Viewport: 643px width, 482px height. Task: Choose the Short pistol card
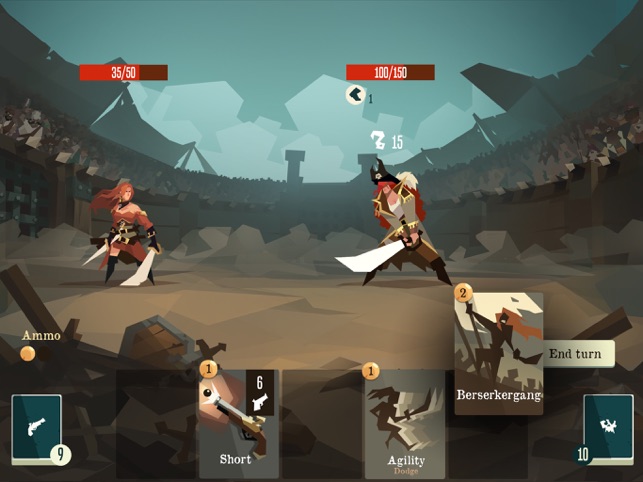236,423
